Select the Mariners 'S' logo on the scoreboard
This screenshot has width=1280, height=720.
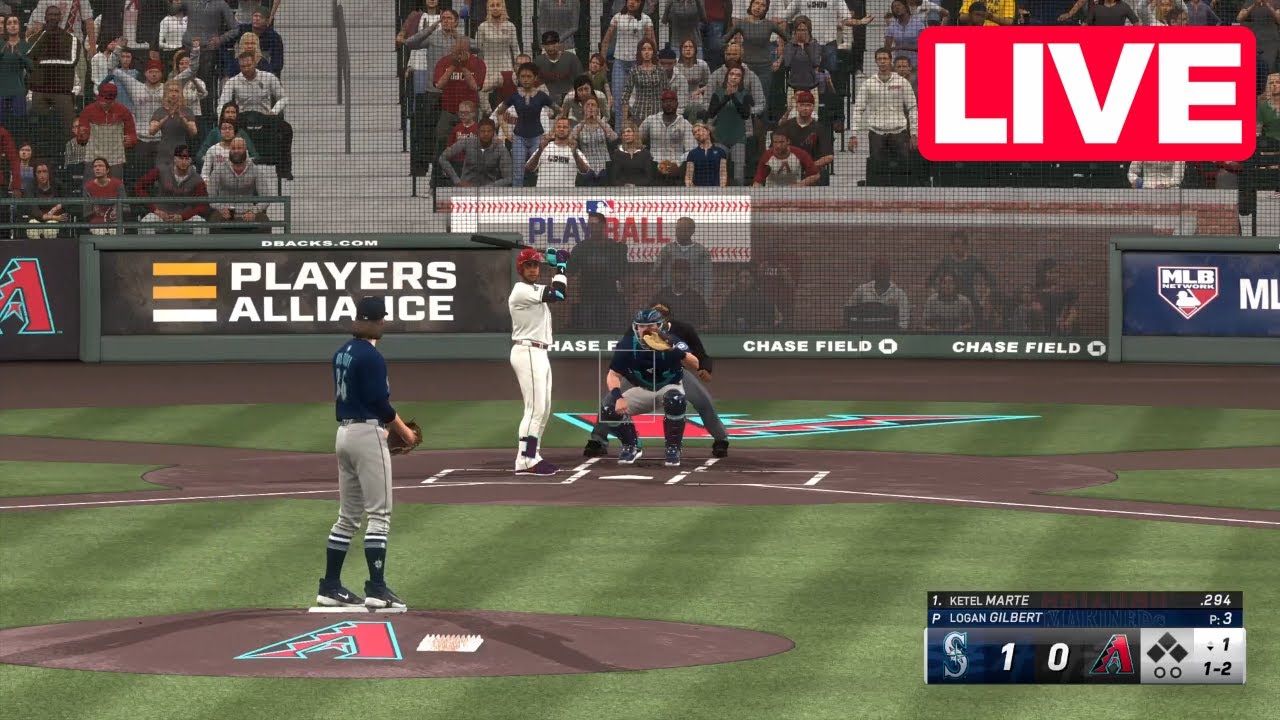click(x=955, y=655)
